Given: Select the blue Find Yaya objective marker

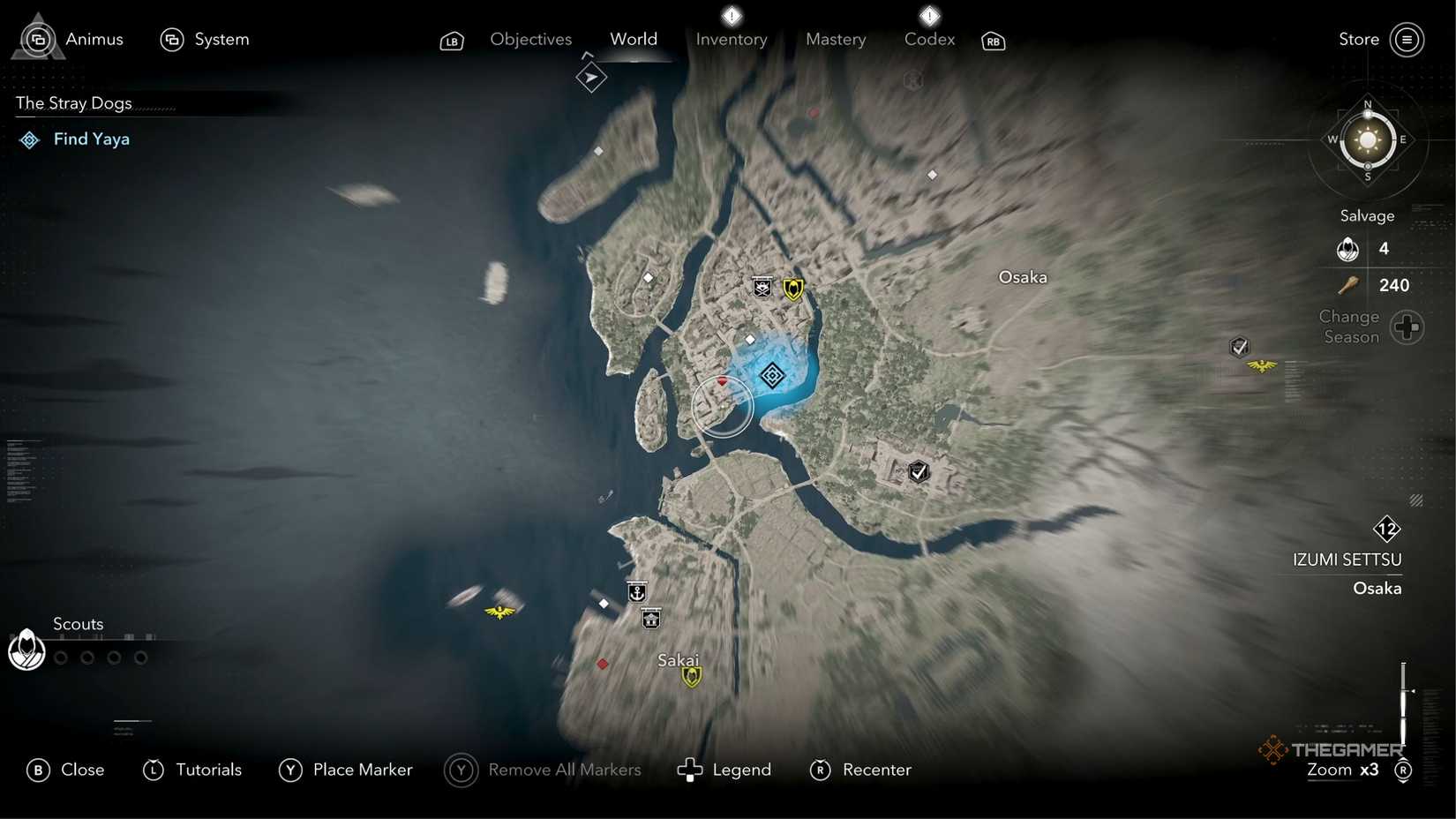Looking at the screenshot, I should pos(772,375).
